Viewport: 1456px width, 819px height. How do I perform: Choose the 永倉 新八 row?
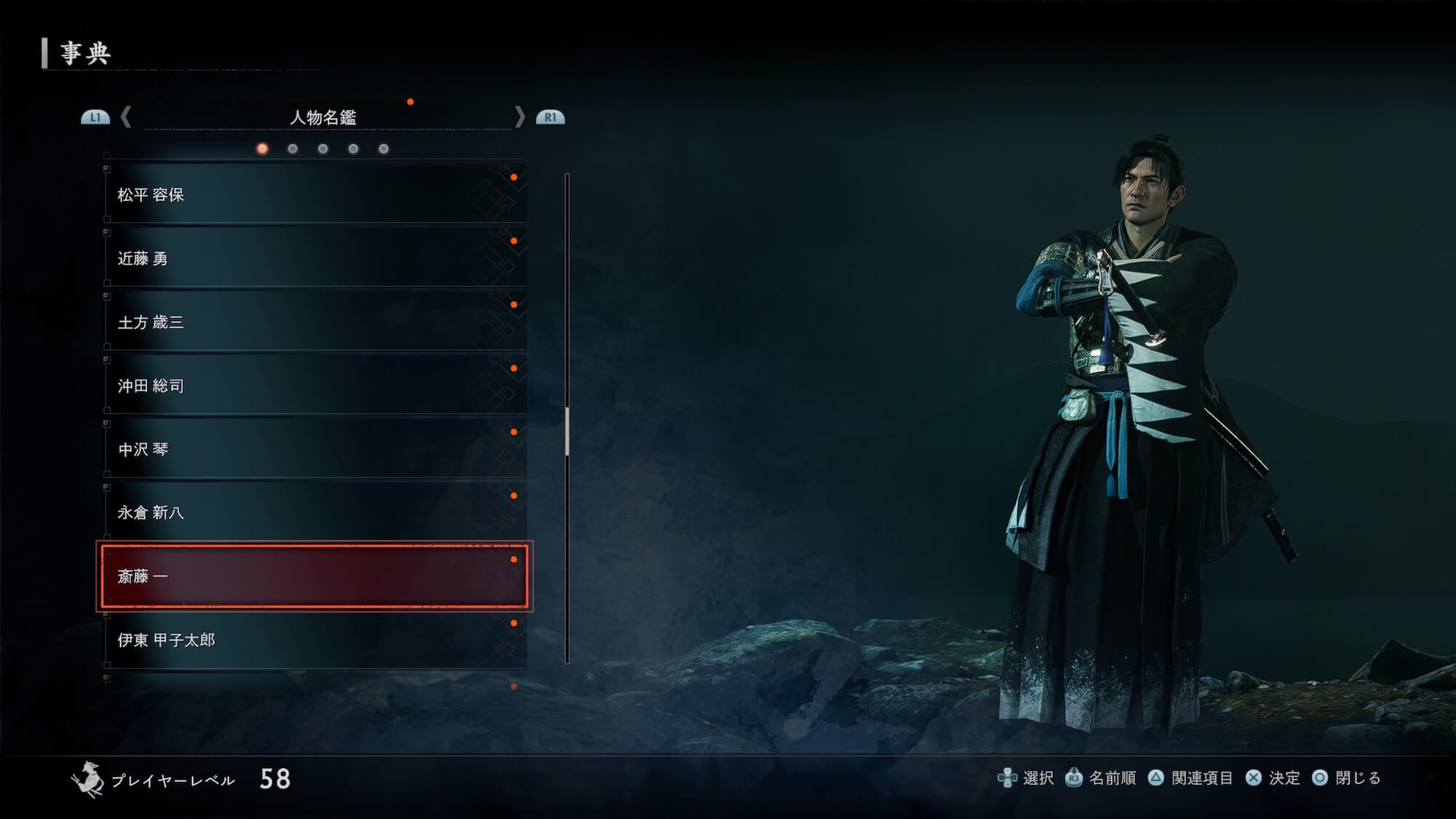tap(314, 513)
